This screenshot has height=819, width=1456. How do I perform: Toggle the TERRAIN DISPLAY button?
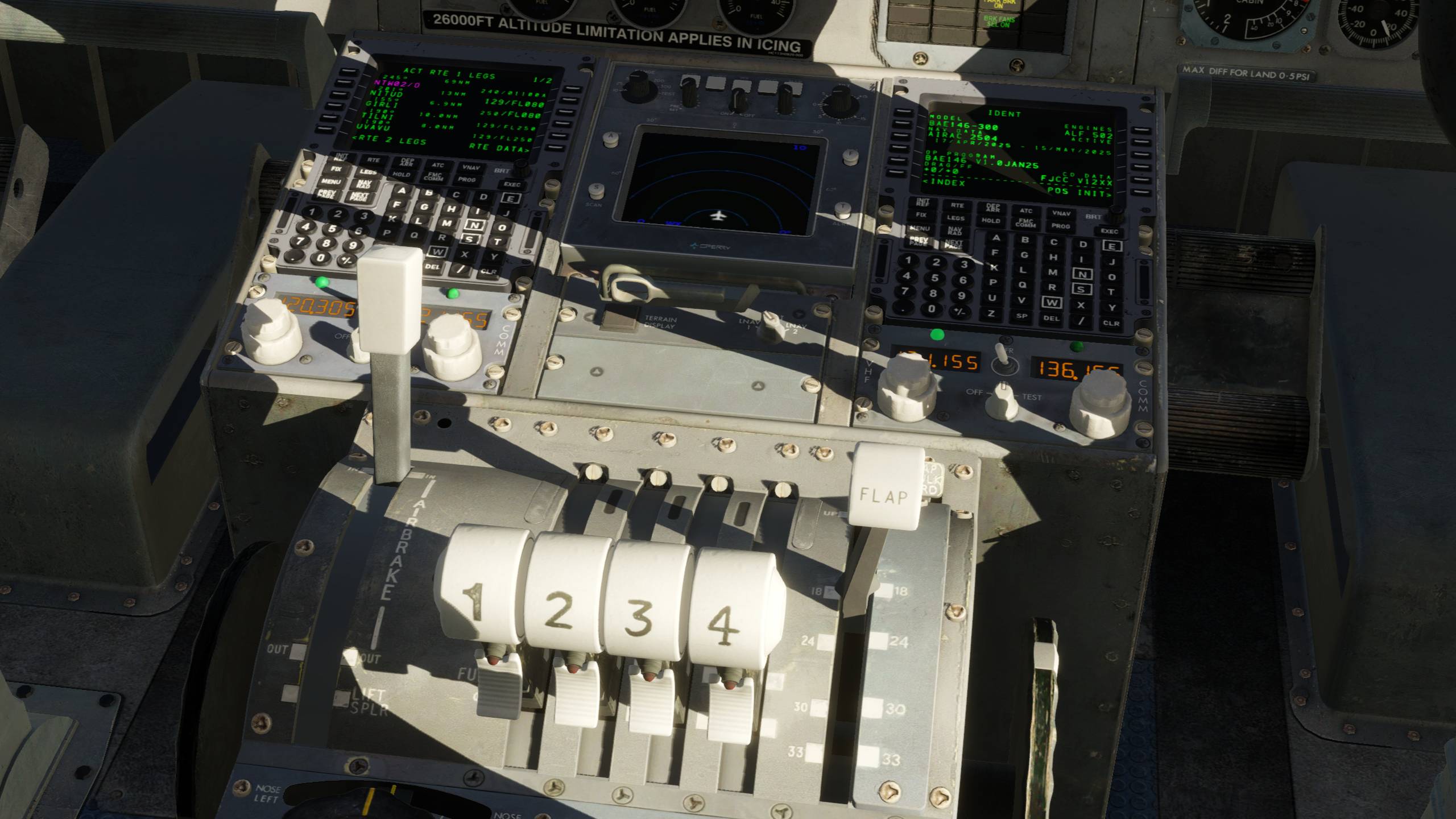pyautogui.click(x=619, y=320)
